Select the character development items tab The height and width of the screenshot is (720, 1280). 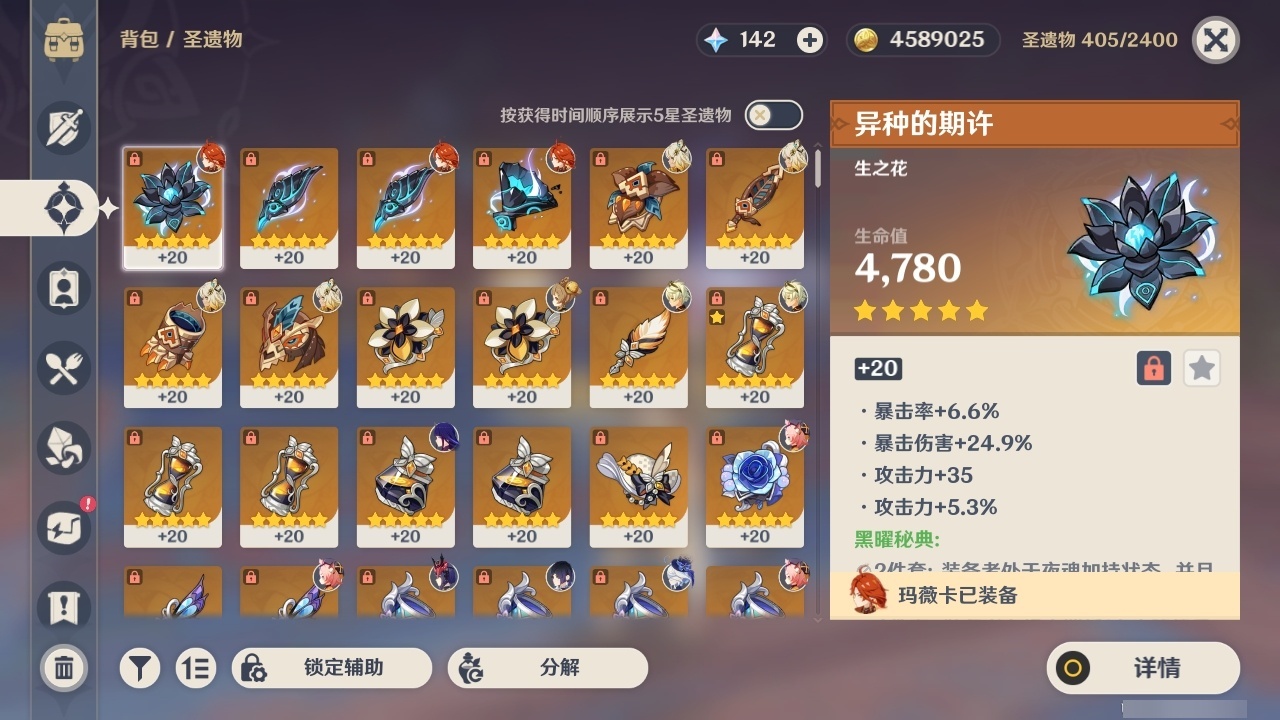[x=63, y=288]
